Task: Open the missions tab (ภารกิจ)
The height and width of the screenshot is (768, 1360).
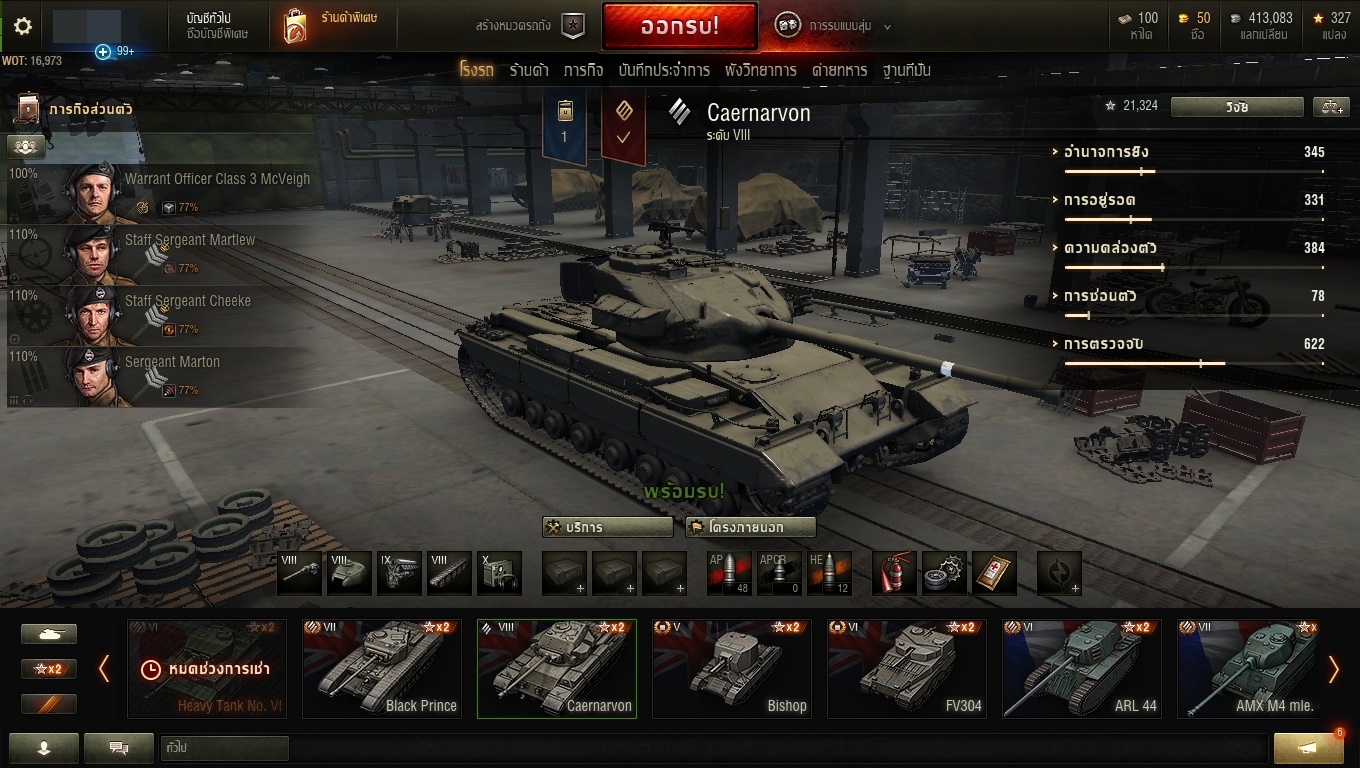Action: (583, 70)
